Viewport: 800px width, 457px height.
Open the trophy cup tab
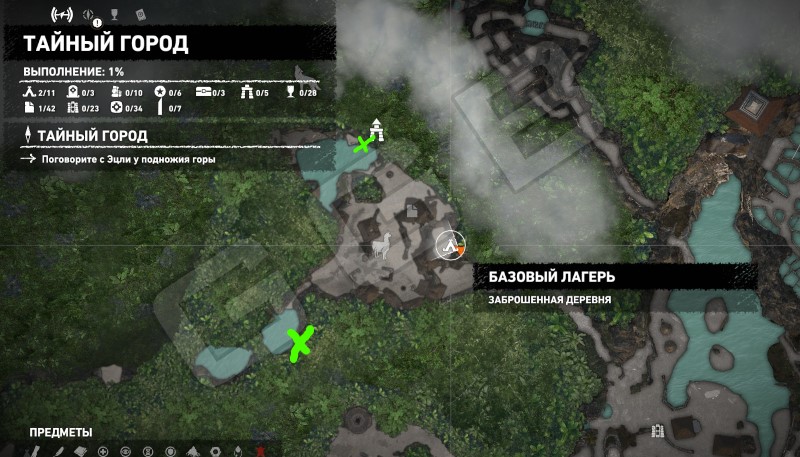[113, 15]
